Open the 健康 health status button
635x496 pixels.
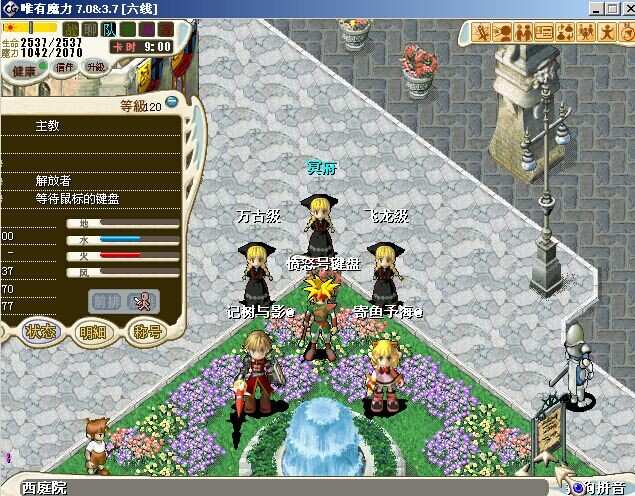[x=24, y=70]
